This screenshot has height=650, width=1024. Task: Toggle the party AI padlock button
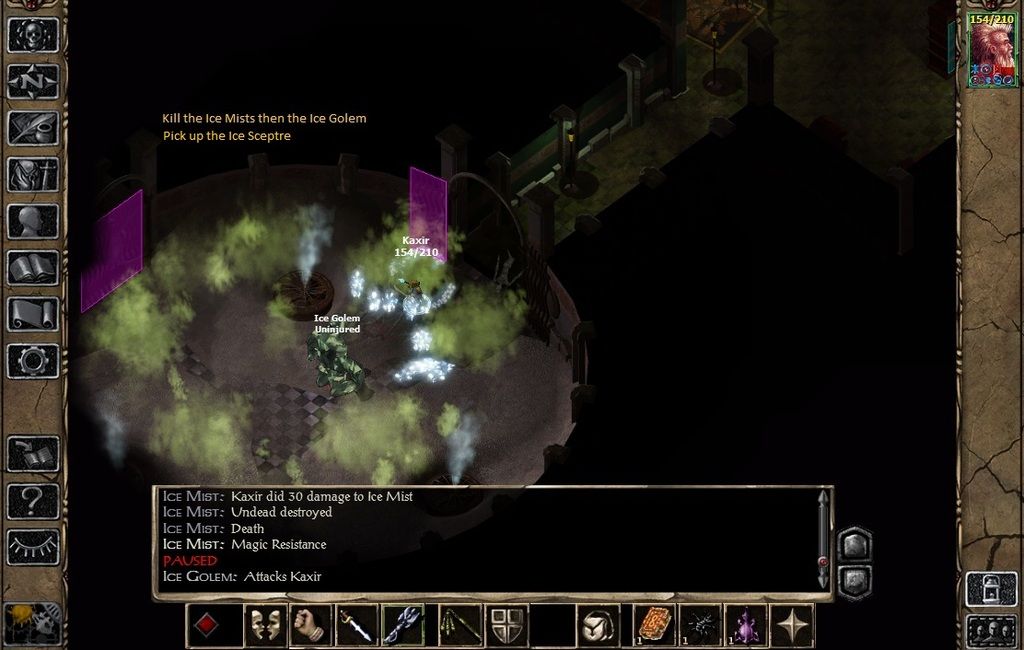(x=991, y=589)
